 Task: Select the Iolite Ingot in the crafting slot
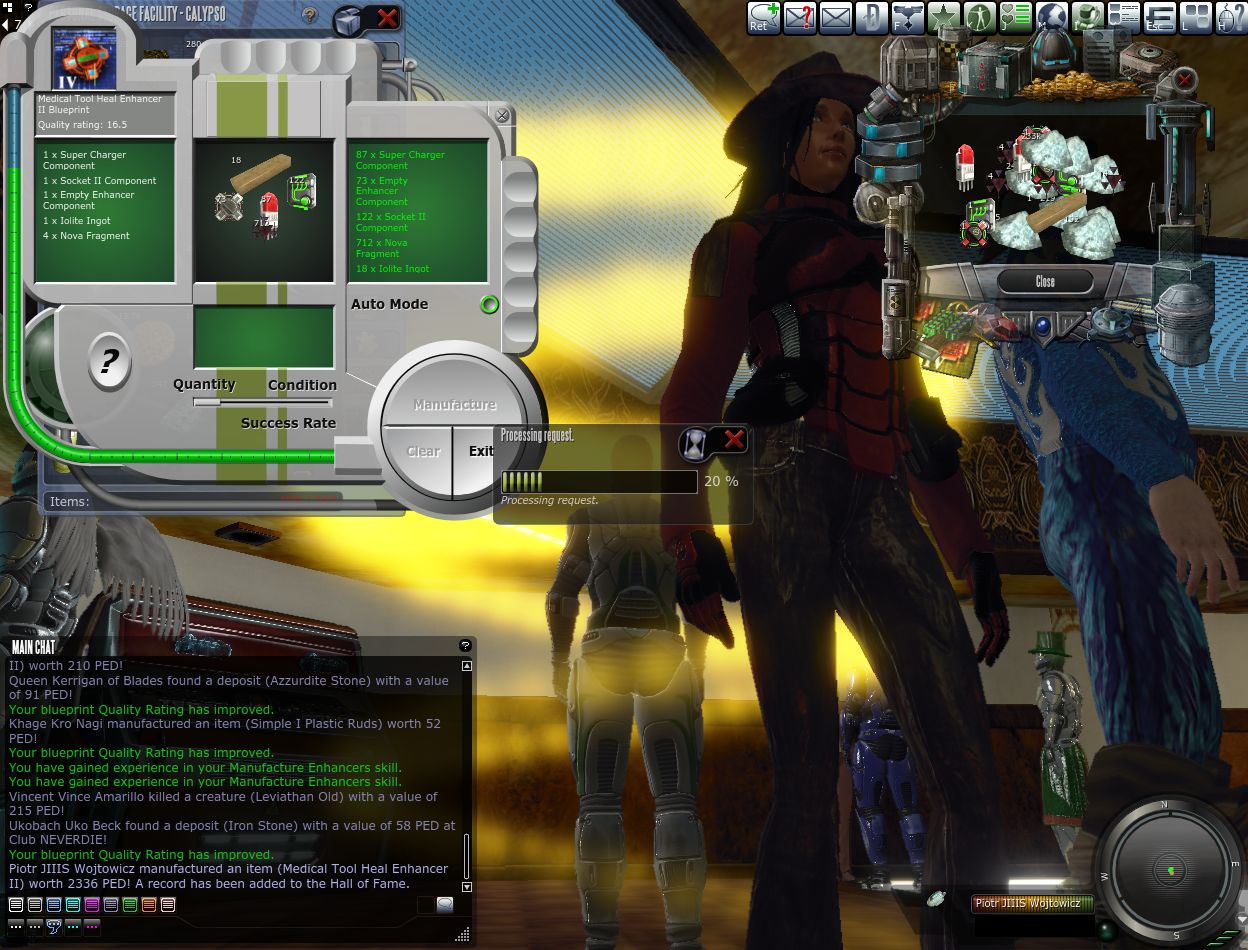pos(260,173)
